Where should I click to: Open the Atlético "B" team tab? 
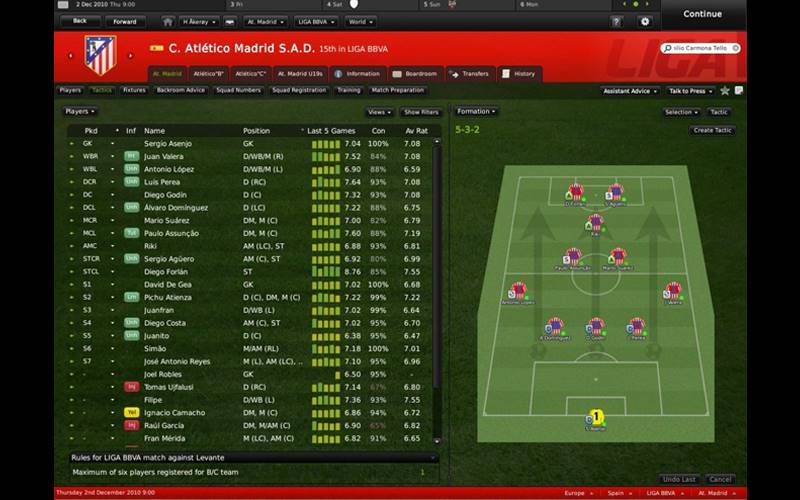209,74
